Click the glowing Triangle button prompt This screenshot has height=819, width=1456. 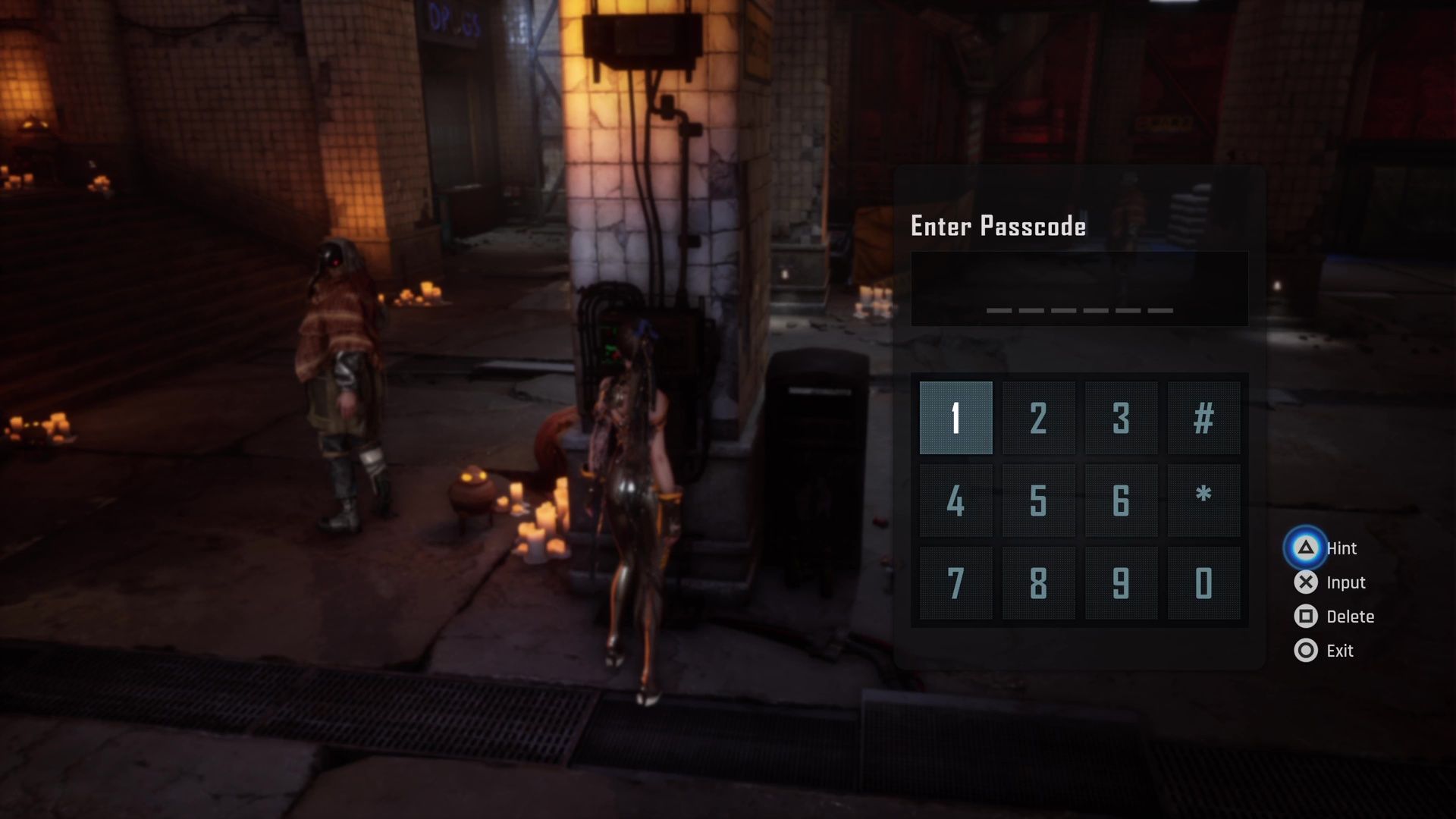pyautogui.click(x=1306, y=548)
